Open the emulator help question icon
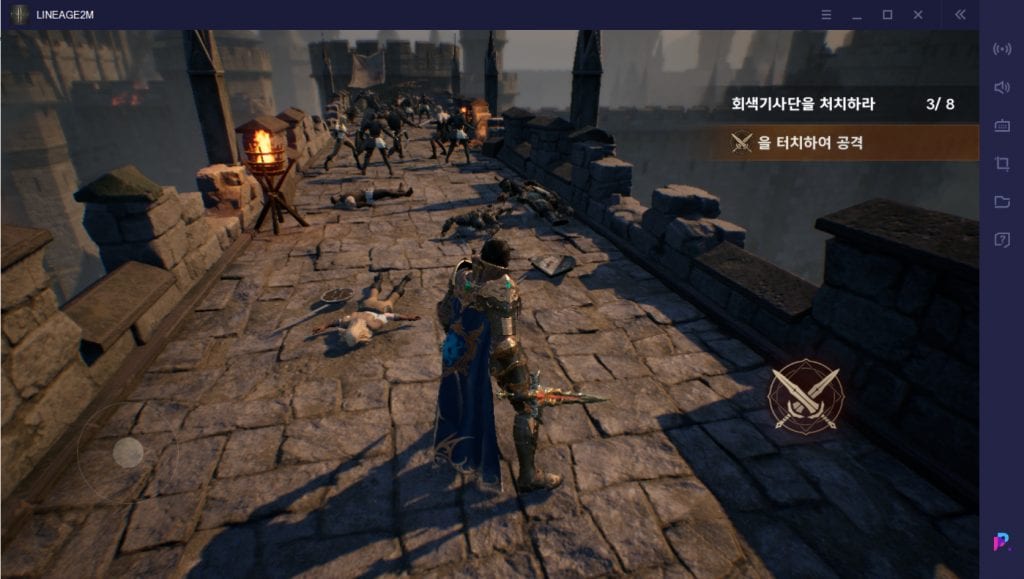 (1001, 239)
